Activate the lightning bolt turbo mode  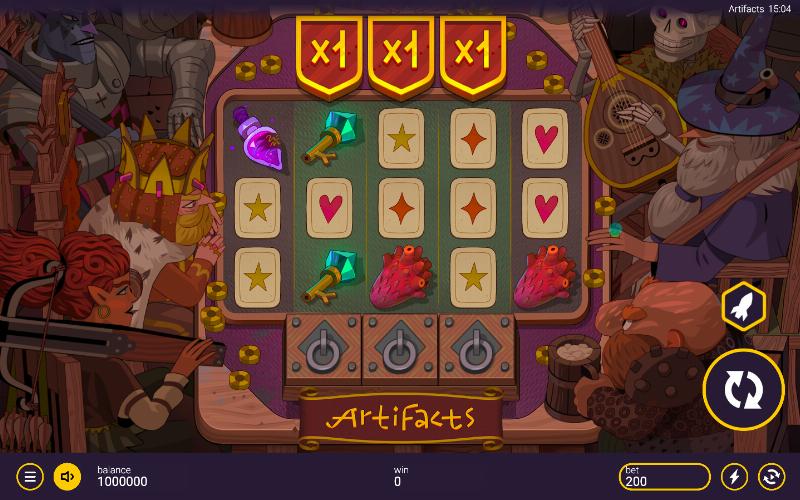click(x=735, y=476)
